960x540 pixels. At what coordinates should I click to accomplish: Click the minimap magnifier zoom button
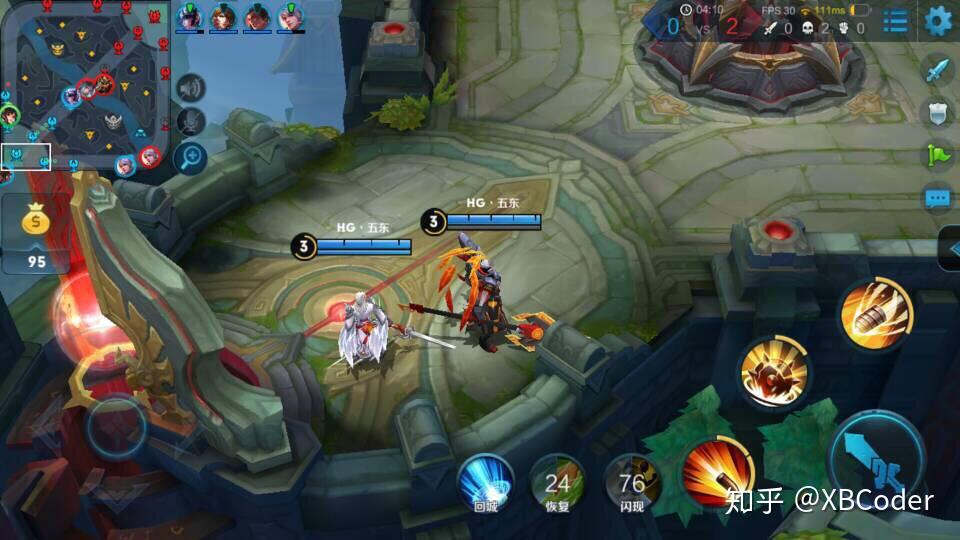click(x=189, y=156)
